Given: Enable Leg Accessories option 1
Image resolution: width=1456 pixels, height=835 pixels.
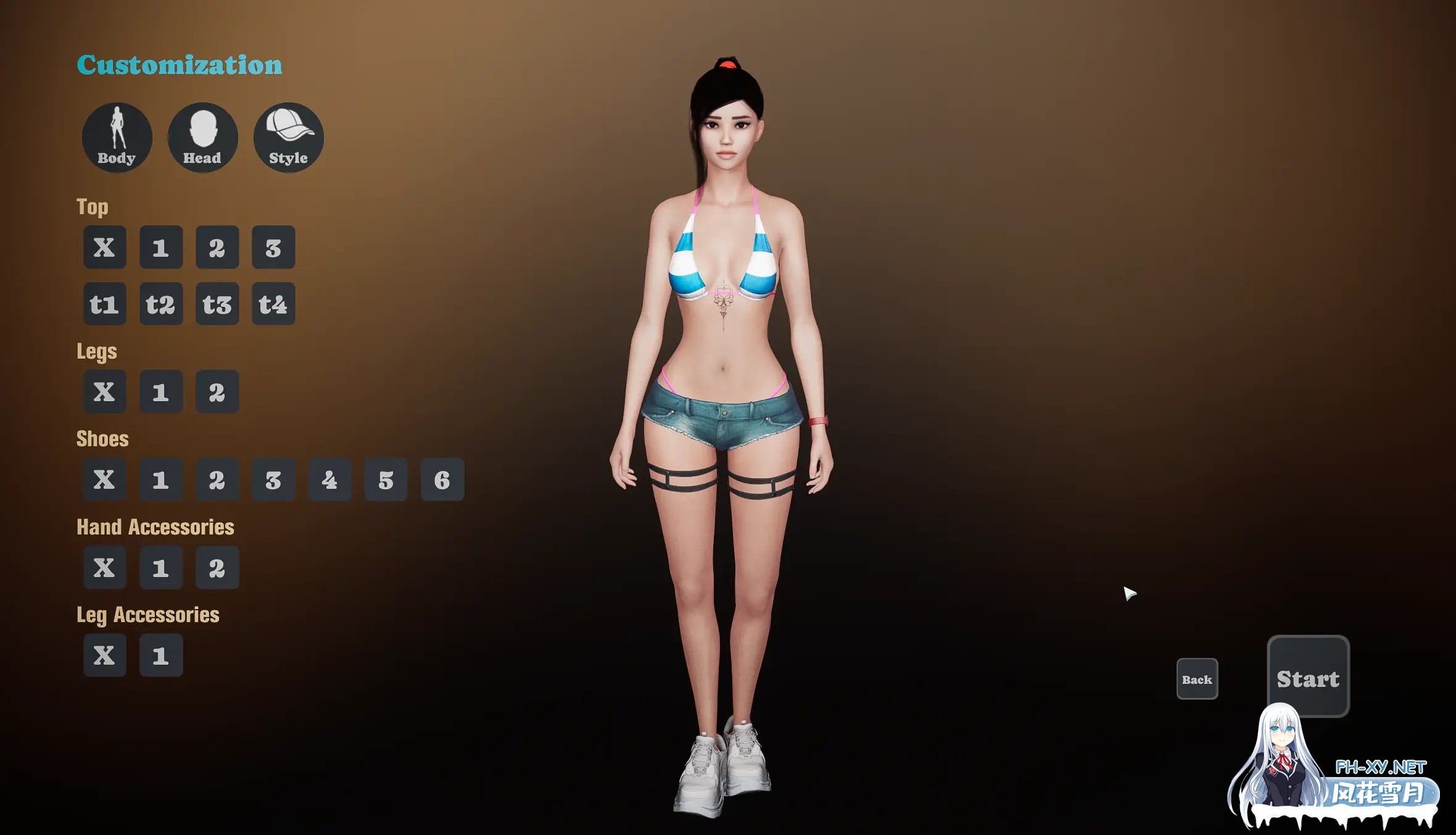Looking at the screenshot, I should point(160,655).
